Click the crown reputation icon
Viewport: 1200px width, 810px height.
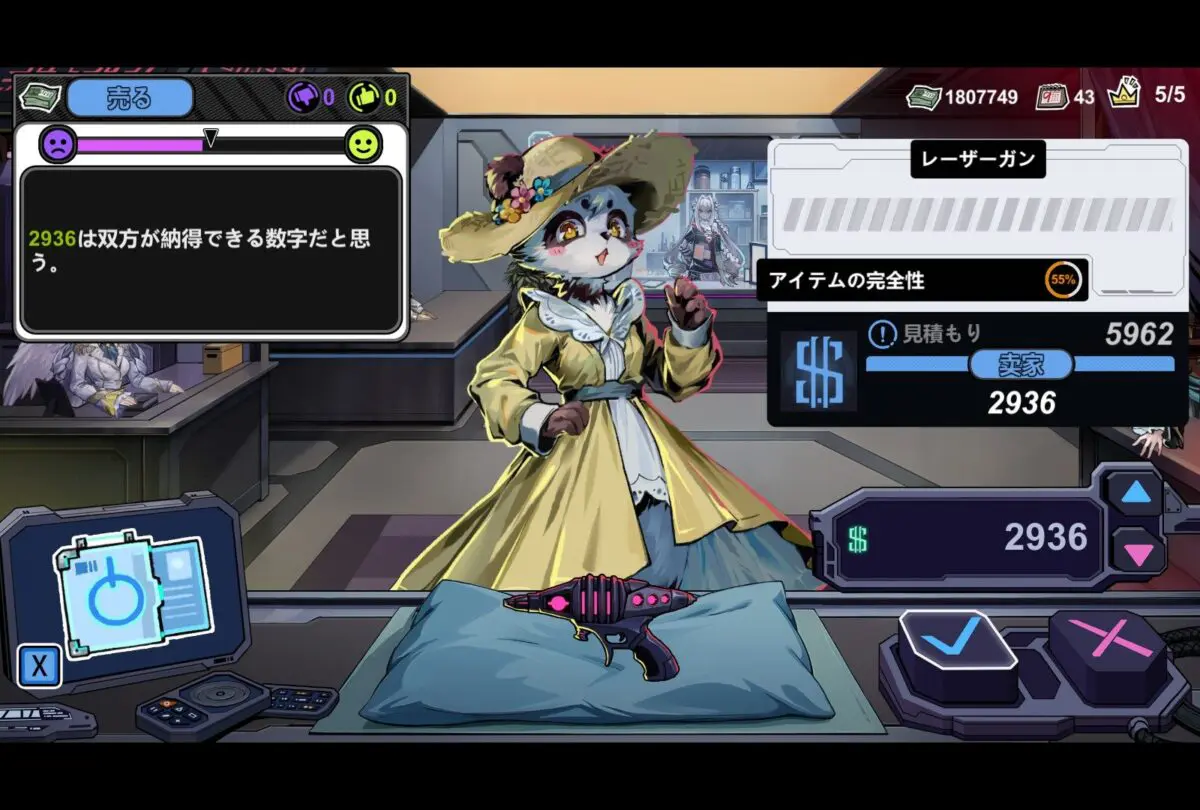(x=1125, y=94)
